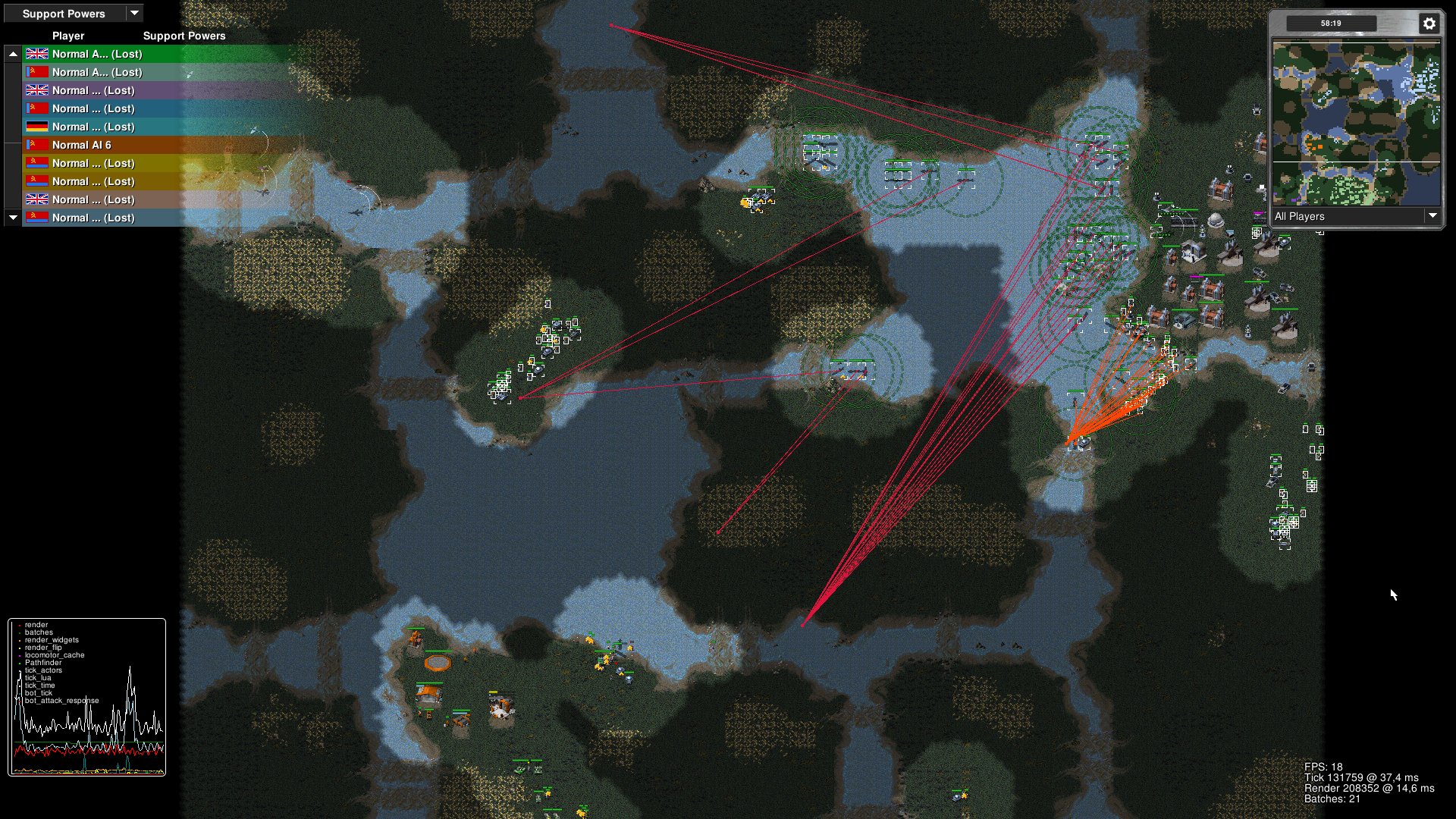Click the Soviet flag on the second player row
The image size is (1456, 819).
pos(36,72)
